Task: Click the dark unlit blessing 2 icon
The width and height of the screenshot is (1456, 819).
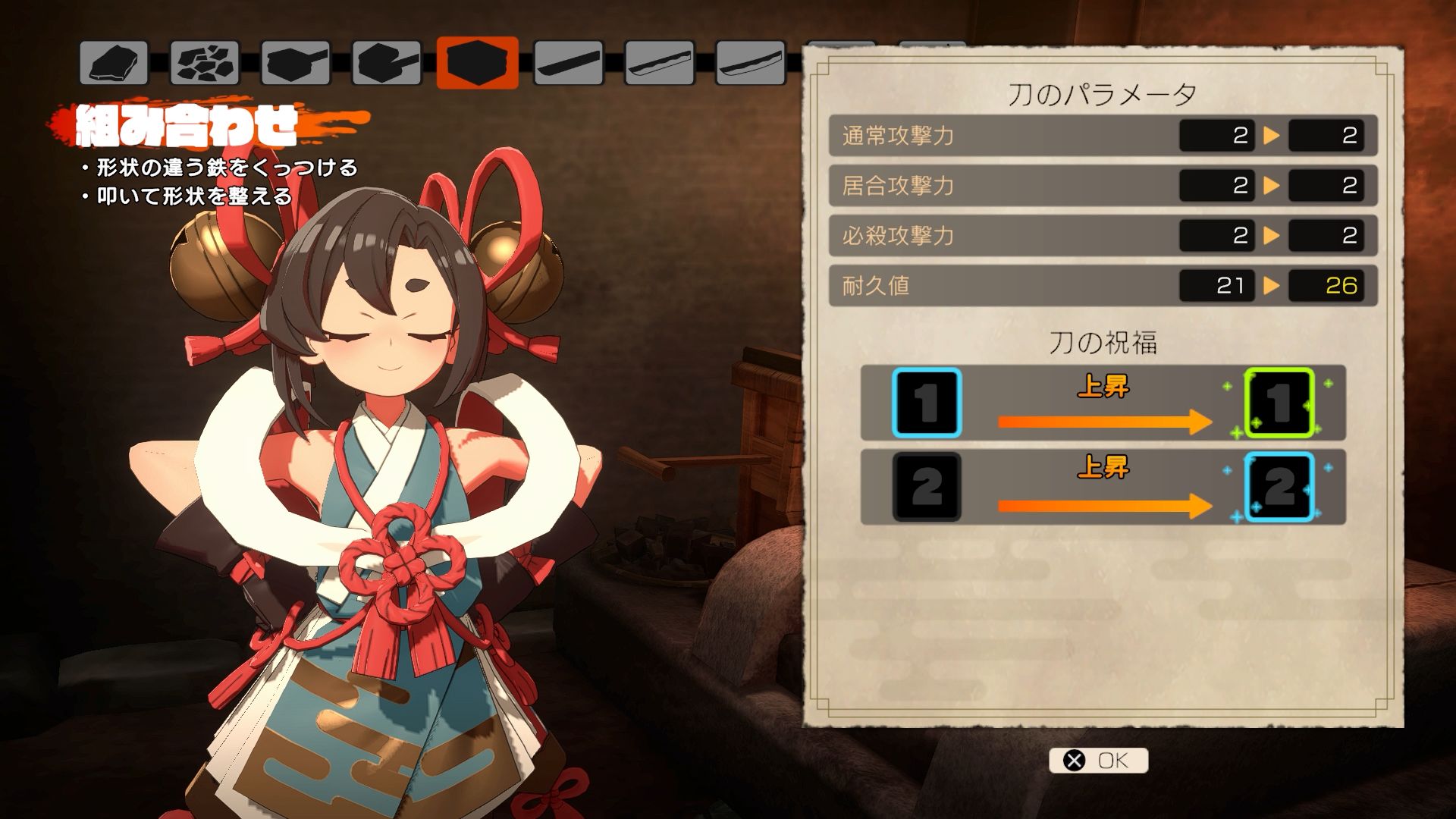Action: tap(927, 486)
